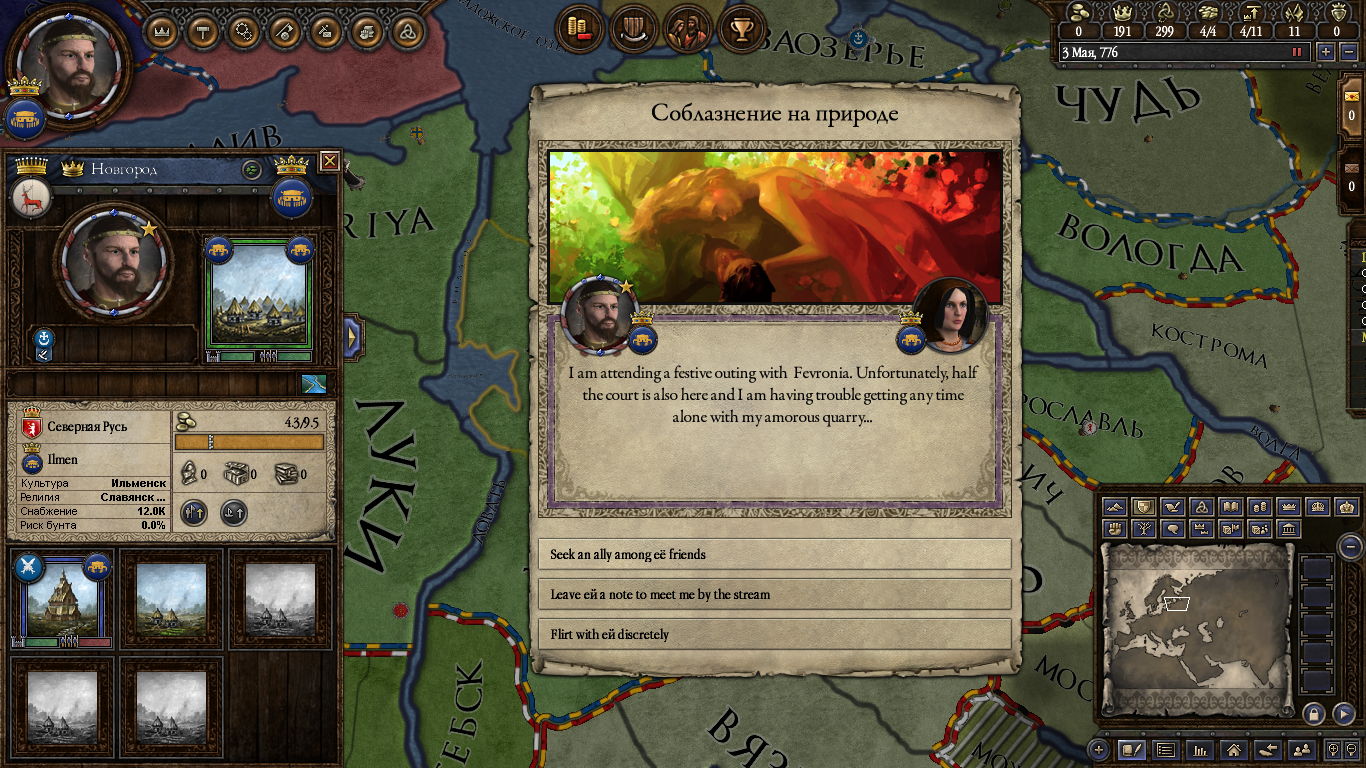Open the ruler portrait in the top-left corner

click(66, 62)
